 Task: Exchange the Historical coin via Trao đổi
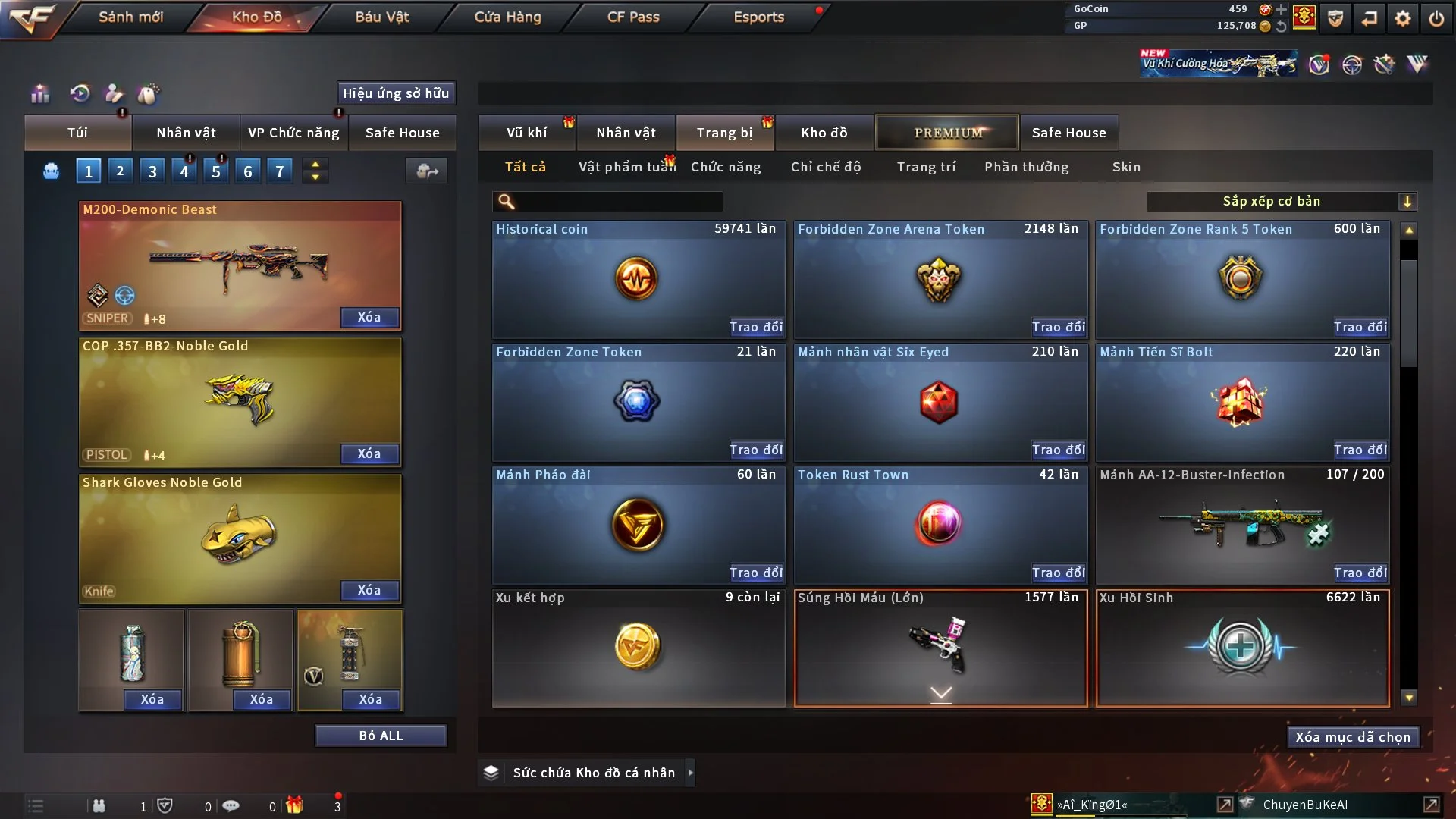point(755,327)
